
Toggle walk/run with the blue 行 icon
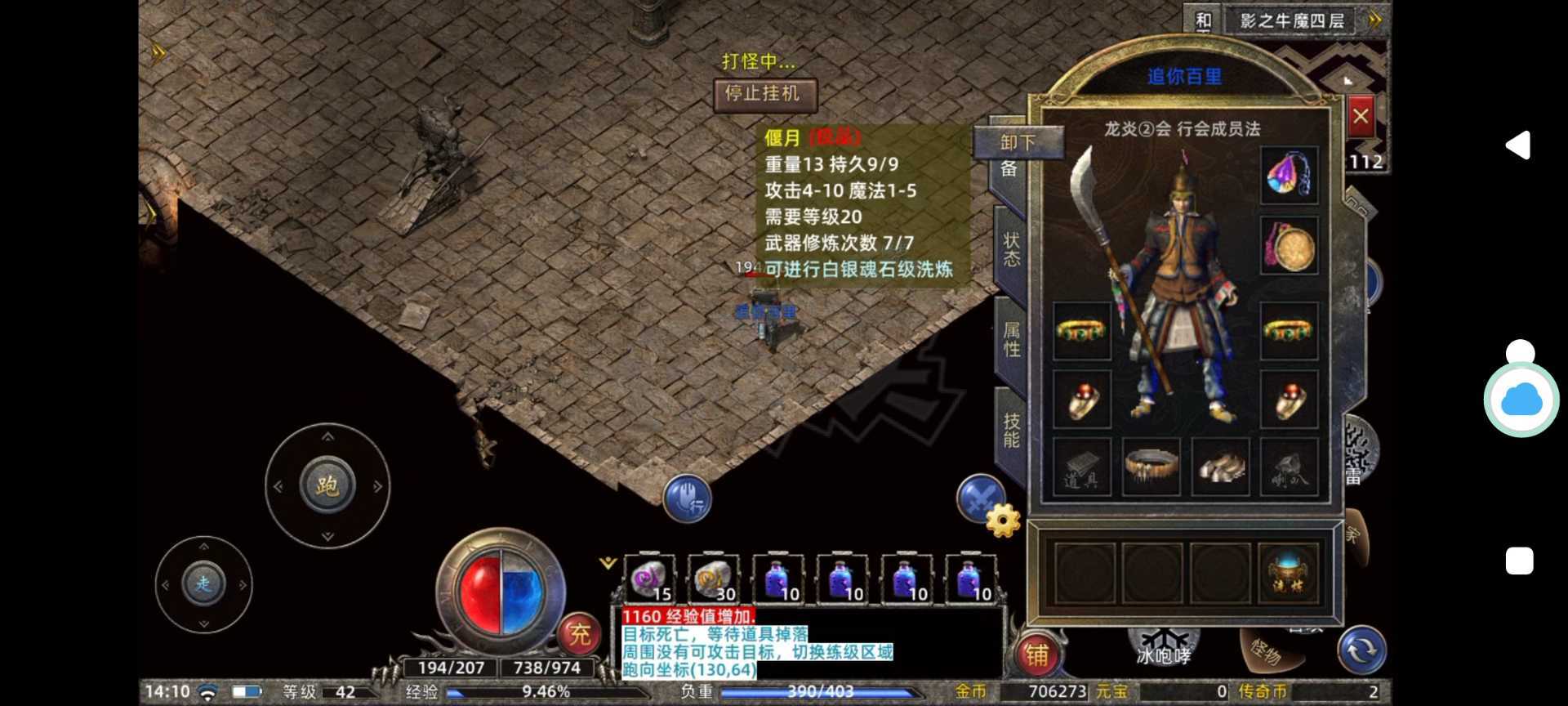pos(689,498)
